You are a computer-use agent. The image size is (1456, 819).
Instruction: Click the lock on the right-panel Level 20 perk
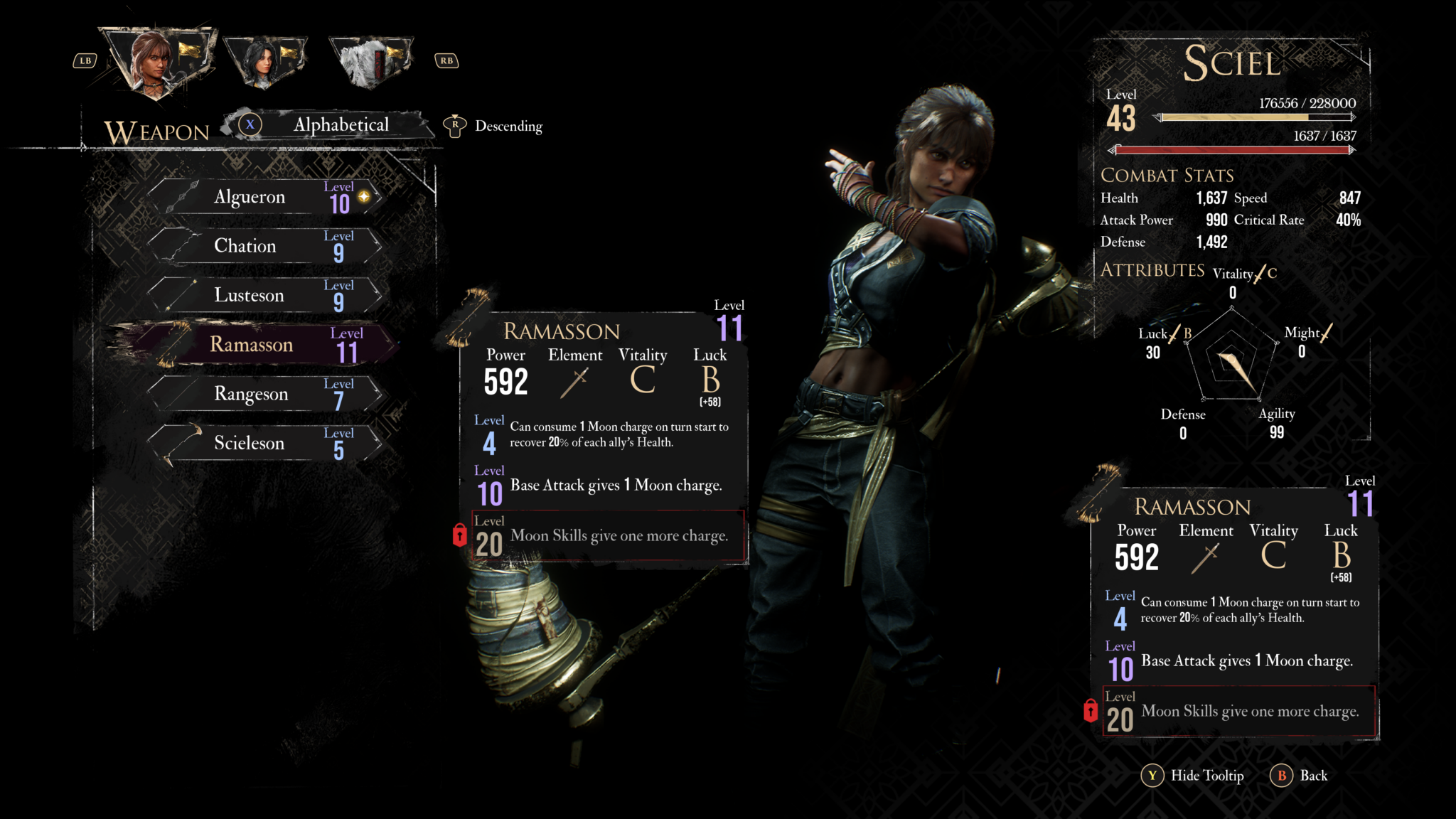point(1090,711)
